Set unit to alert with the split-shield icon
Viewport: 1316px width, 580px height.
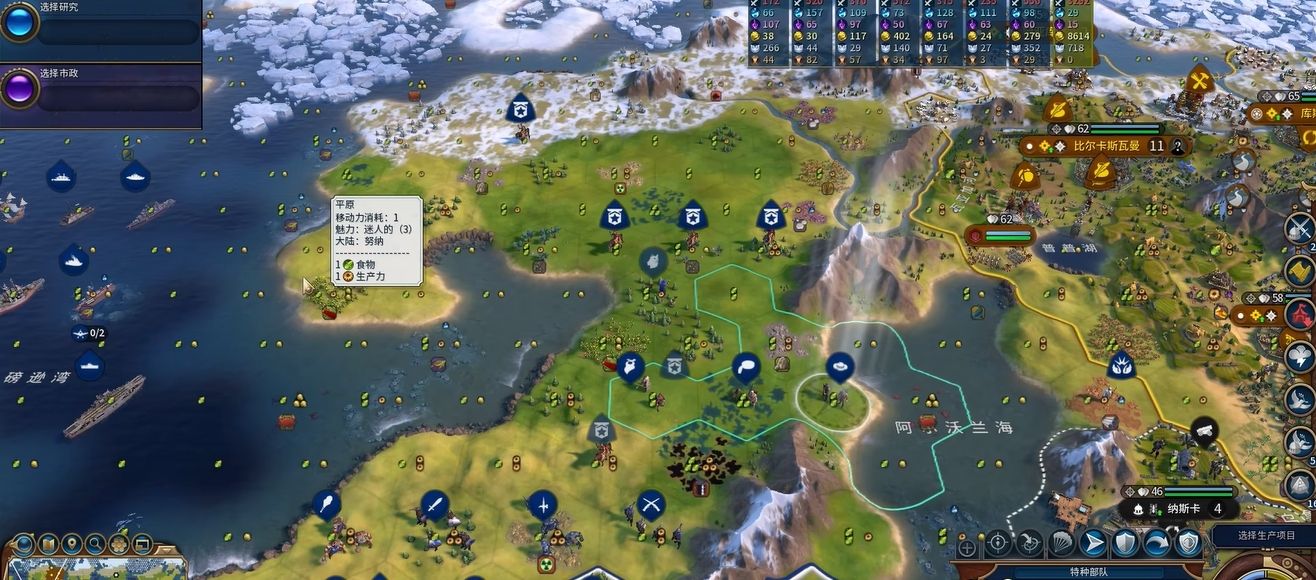click(1187, 543)
